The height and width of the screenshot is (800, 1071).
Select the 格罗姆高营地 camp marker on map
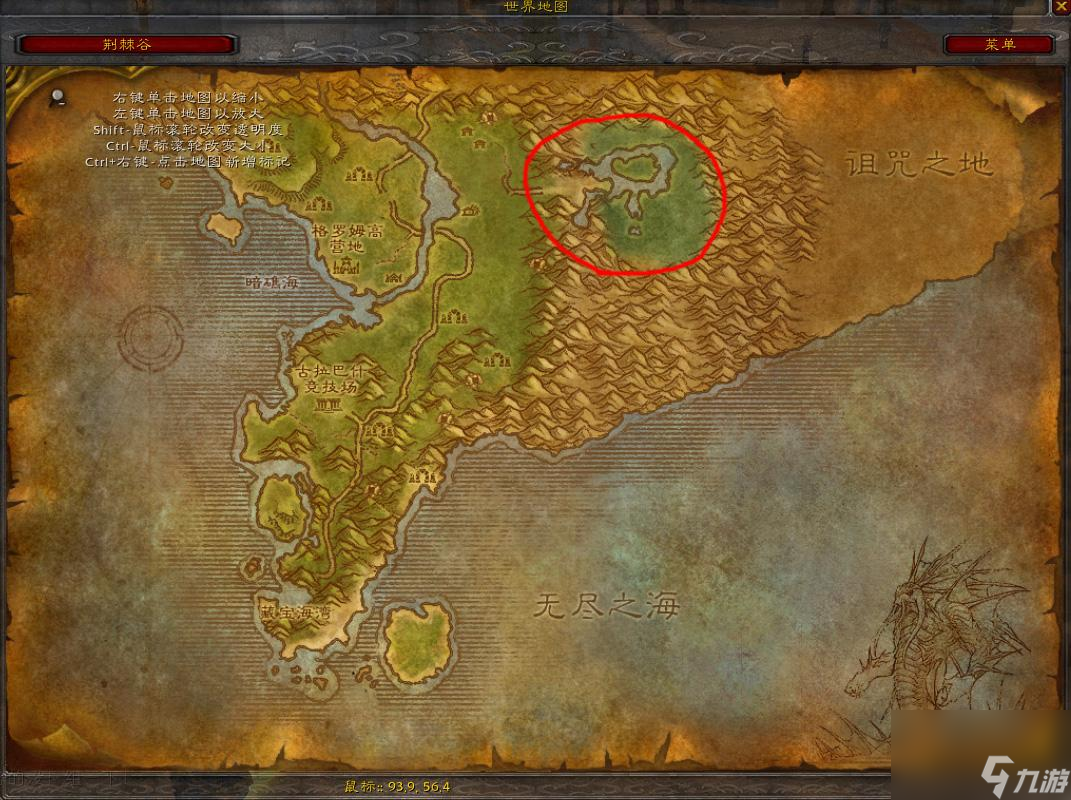347,265
